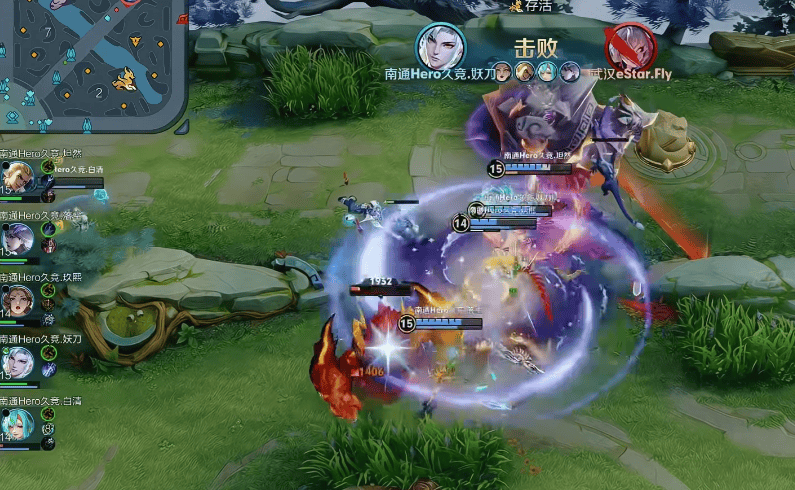Image resolution: width=795 pixels, height=490 pixels.
Task: Select 南通Hero久竞.落尘 in the team list
Action: pyautogui.click(x=18, y=238)
